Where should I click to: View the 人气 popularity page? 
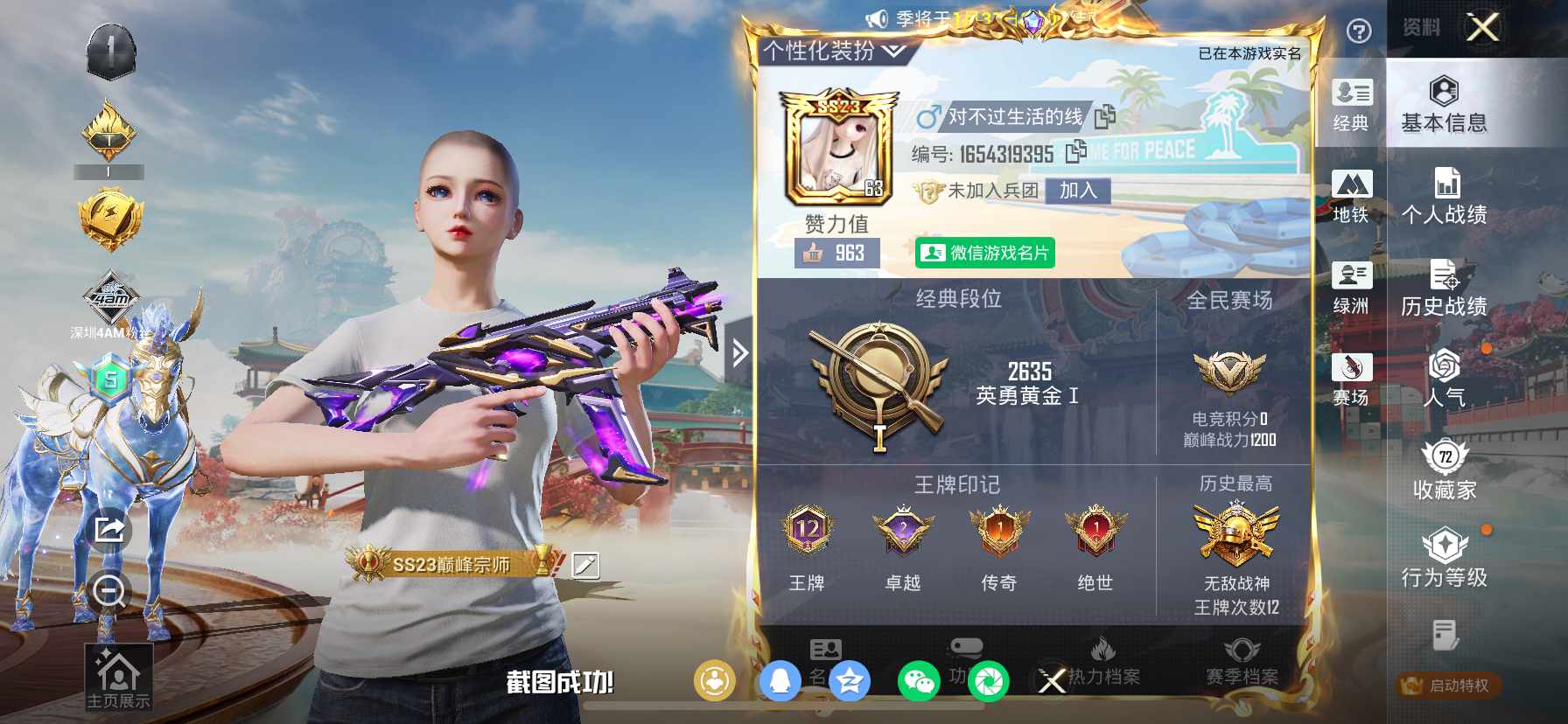pyautogui.click(x=1444, y=379)
